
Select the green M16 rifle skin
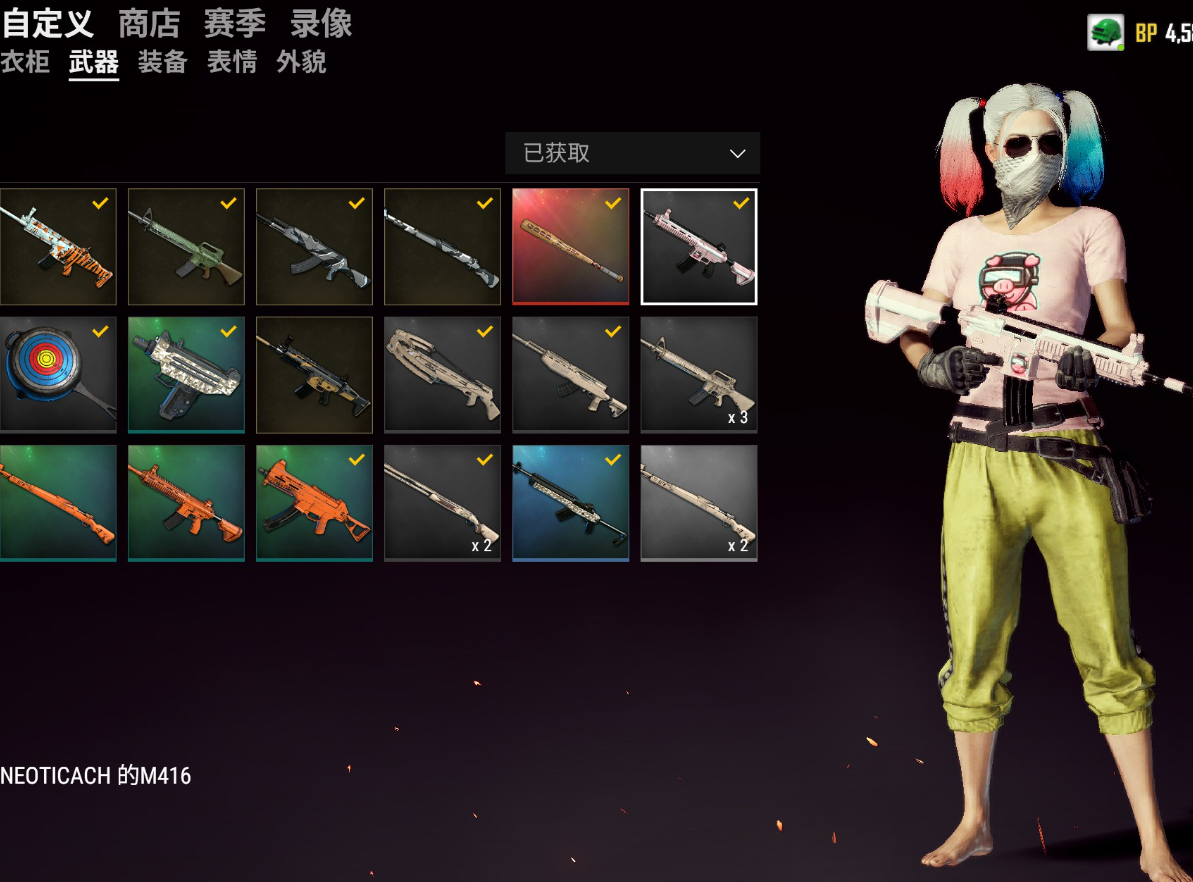click(x=186, y=246)
